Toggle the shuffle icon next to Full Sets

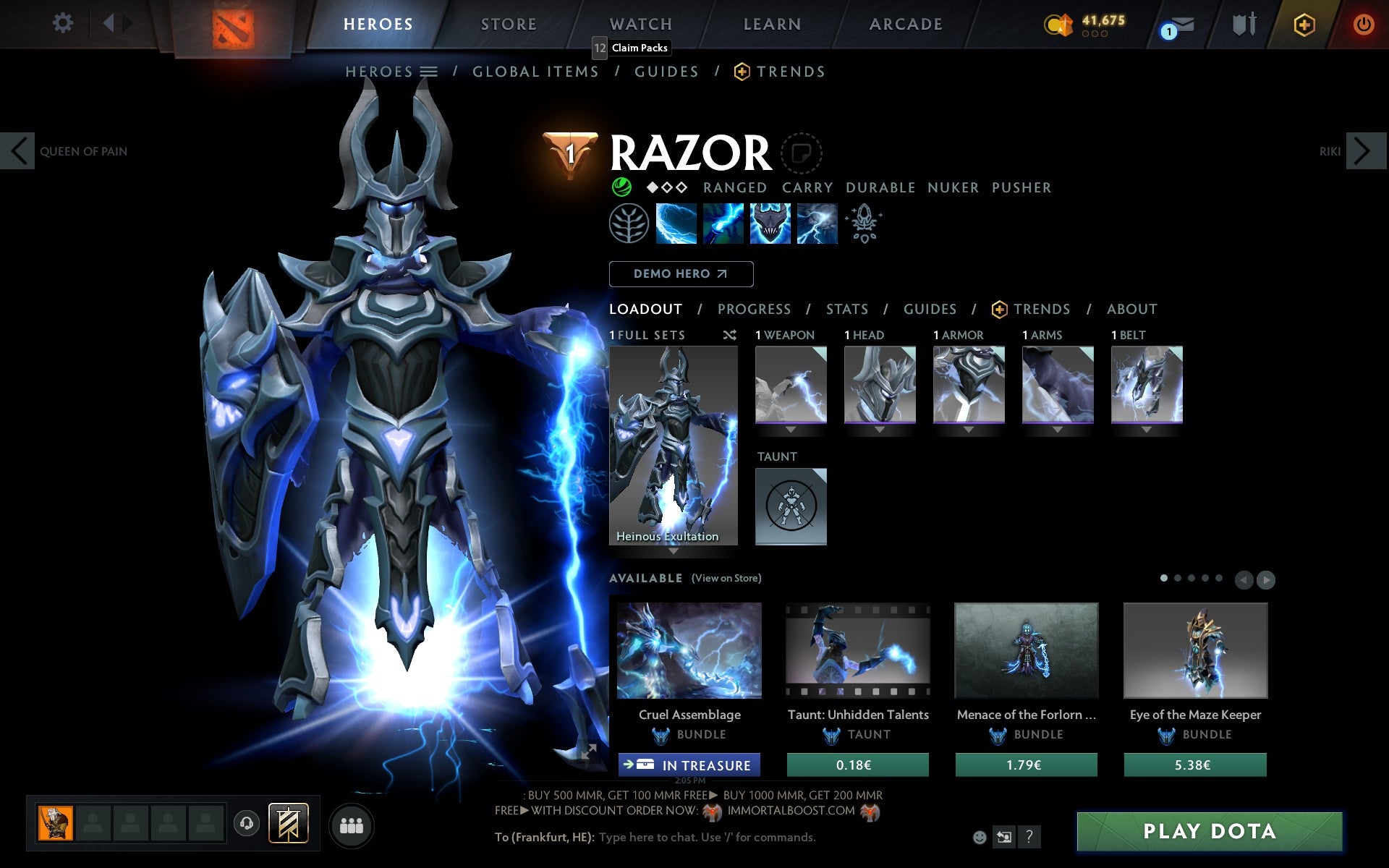point(729,335)
